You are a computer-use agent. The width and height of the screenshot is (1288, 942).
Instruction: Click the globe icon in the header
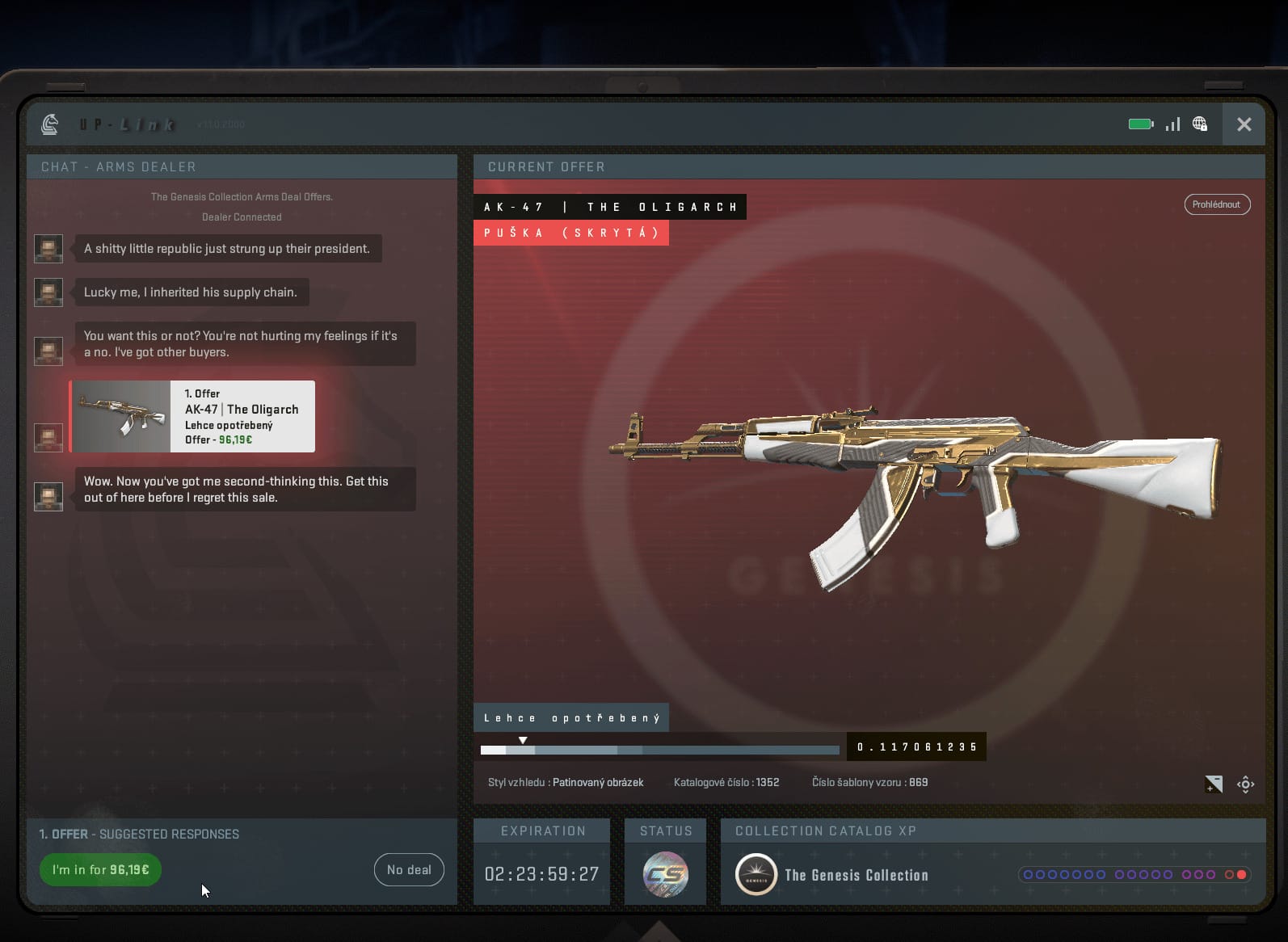(x=1200, y=124)
